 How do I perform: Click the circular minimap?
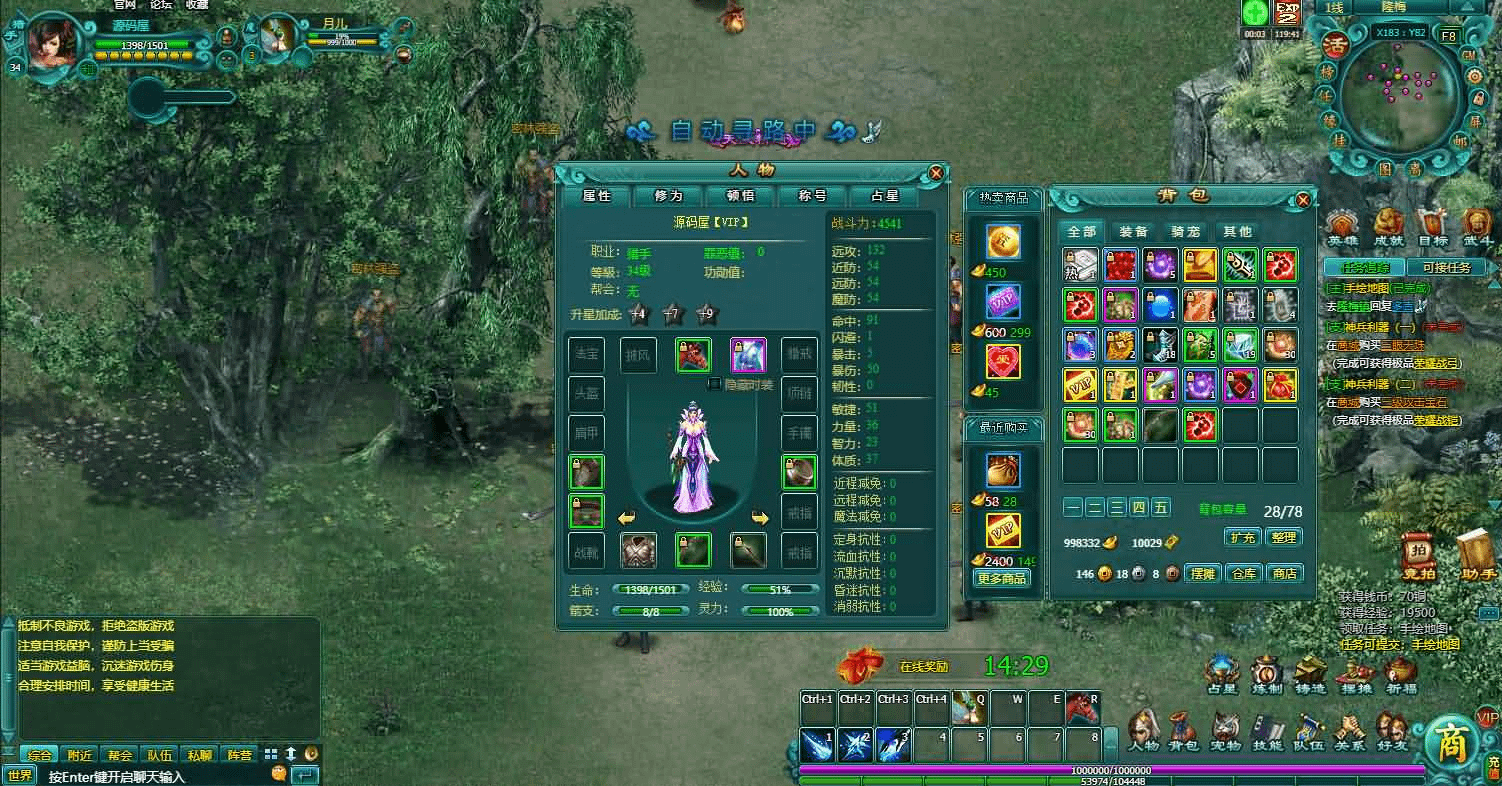click(1399, 95)
